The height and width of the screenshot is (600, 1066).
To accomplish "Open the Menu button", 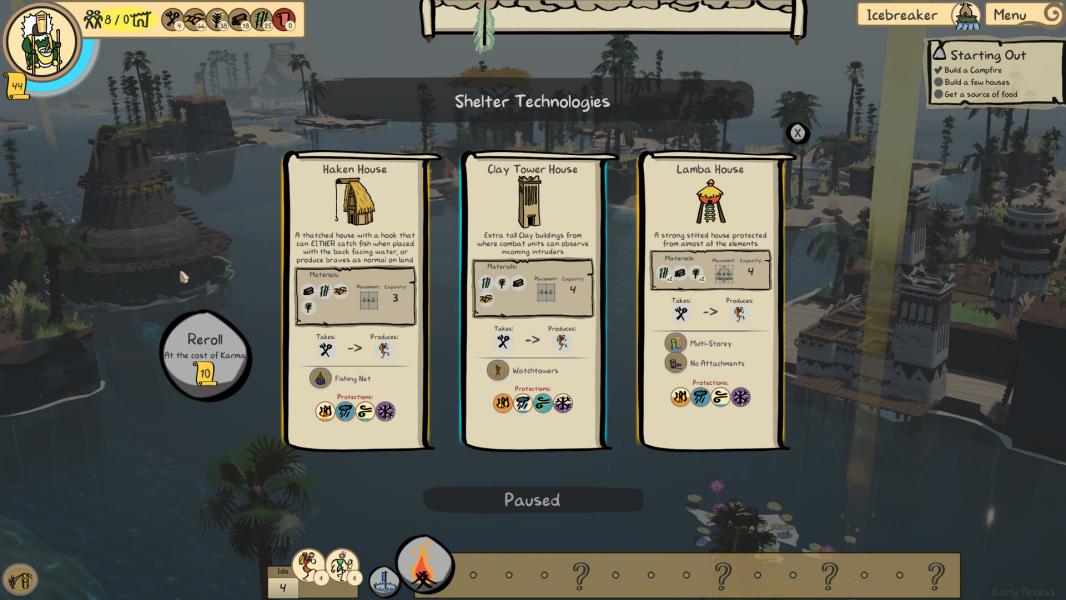I will [1022, 15].
